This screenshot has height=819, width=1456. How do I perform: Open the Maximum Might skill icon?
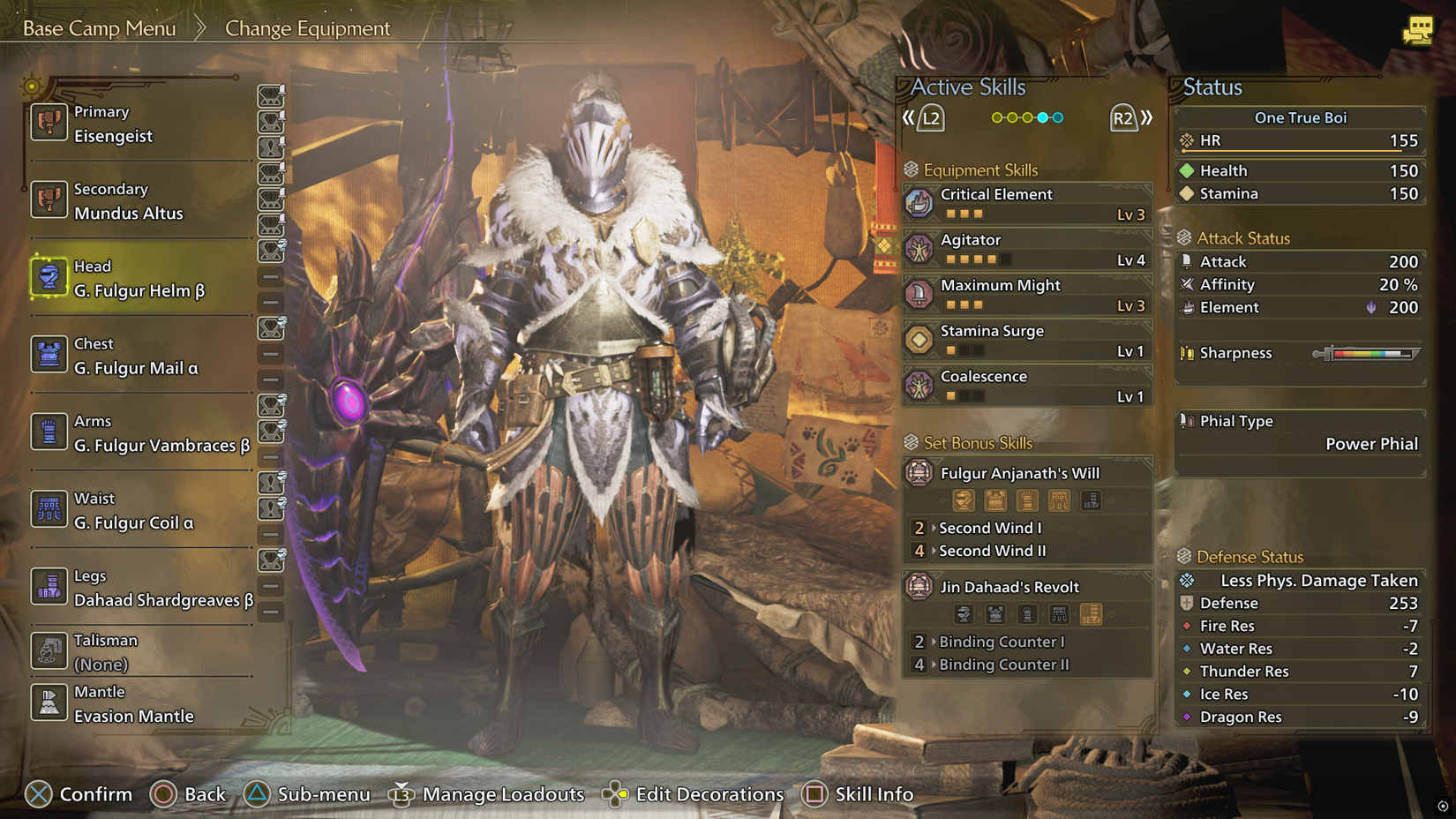(919, 294)
